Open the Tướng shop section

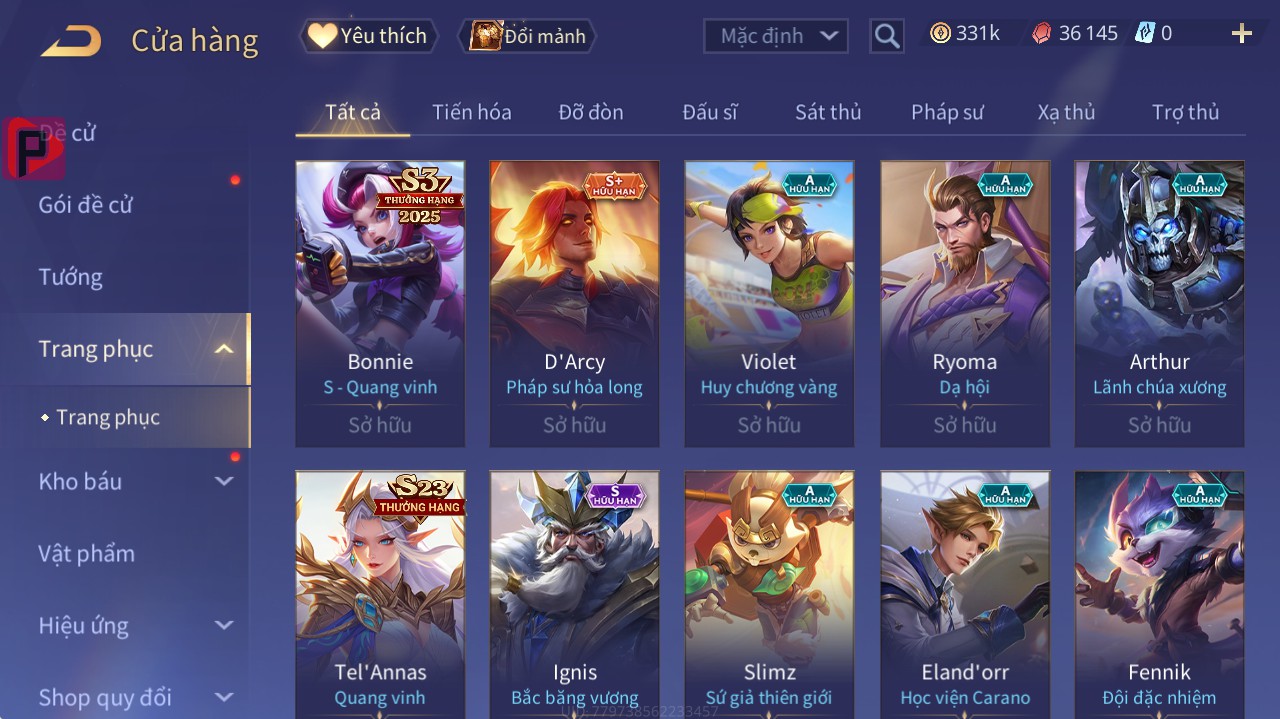[x=71, y=277]
